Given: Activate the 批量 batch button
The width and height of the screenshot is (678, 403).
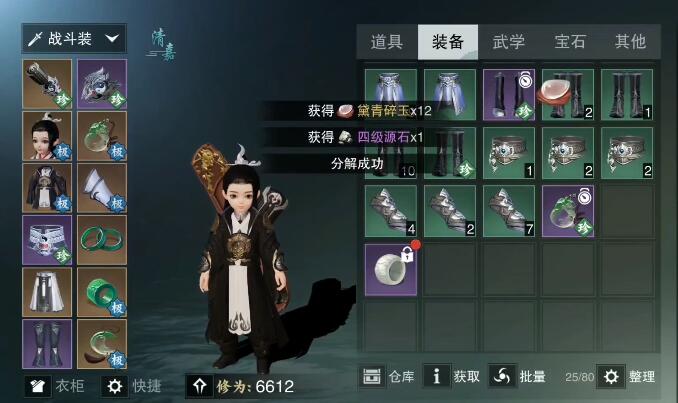Looking at the screenshot, I should point(519,376).
